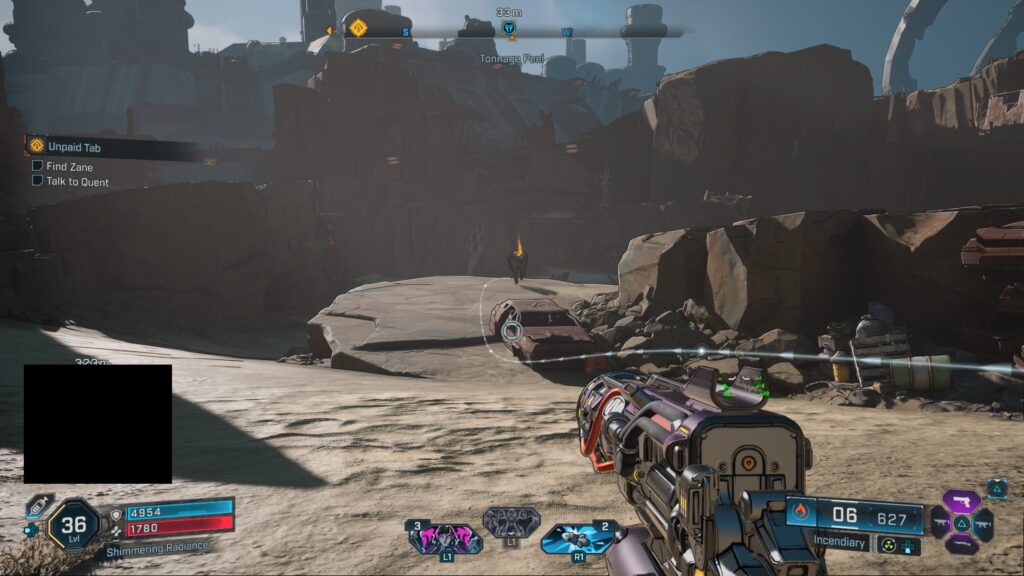Choose the bottom weapon wheel slot

pos(961,545)
